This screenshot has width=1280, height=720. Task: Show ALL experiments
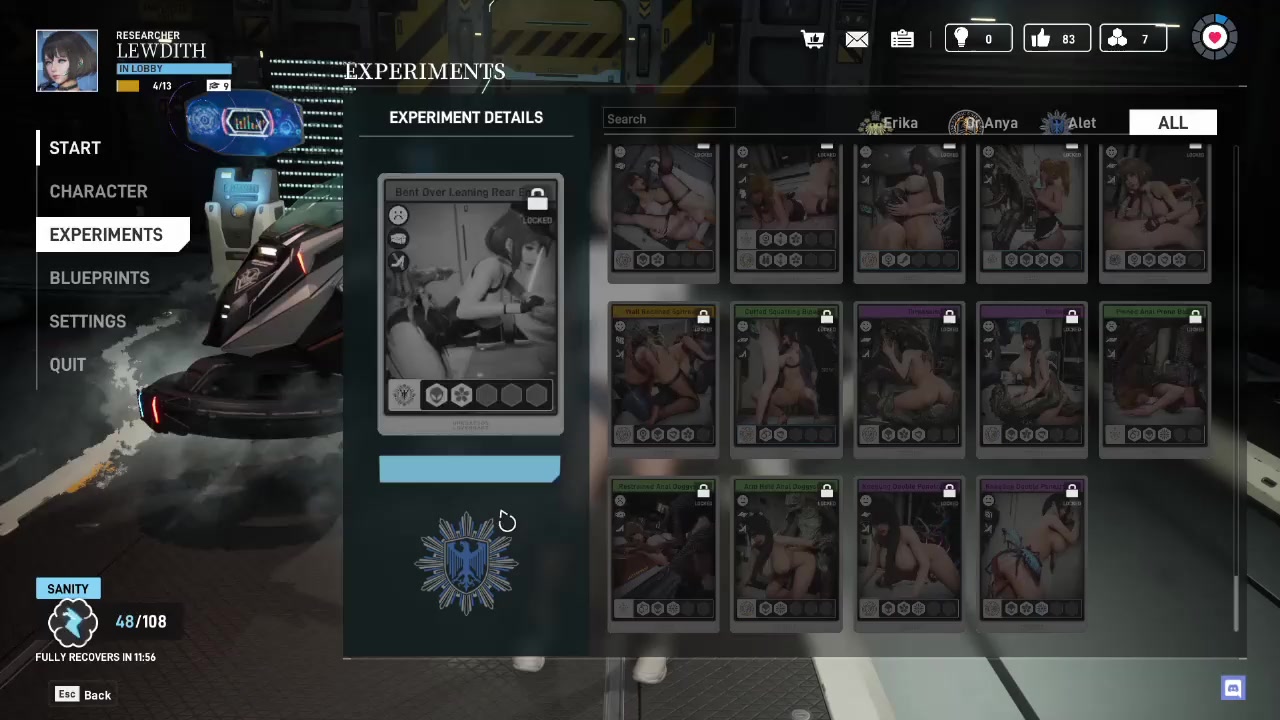point(1172,123)
